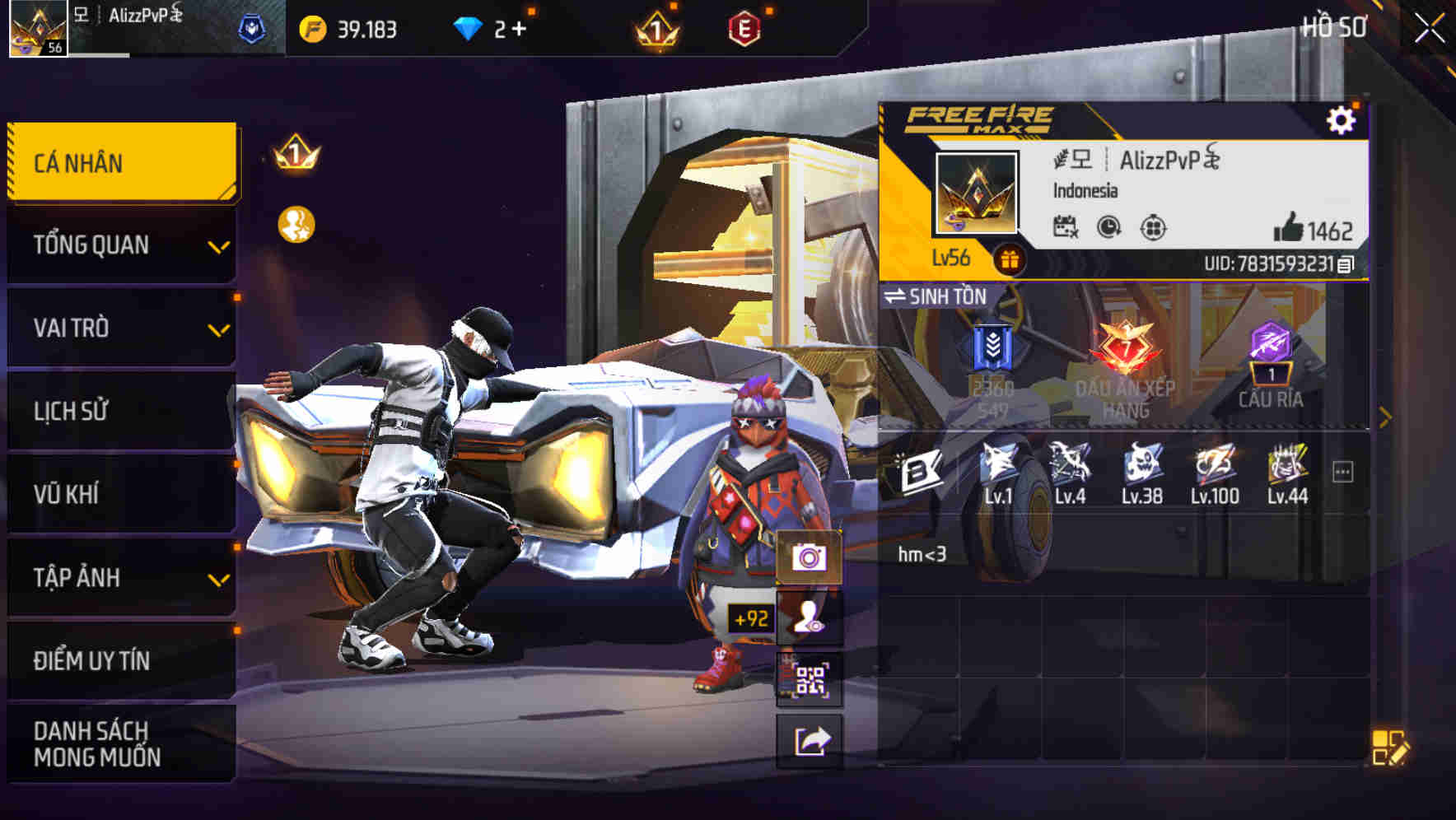Expand the VAI TRÒ section
Viewport: 1456px width, 820px height.
click(x=120, y=328)
